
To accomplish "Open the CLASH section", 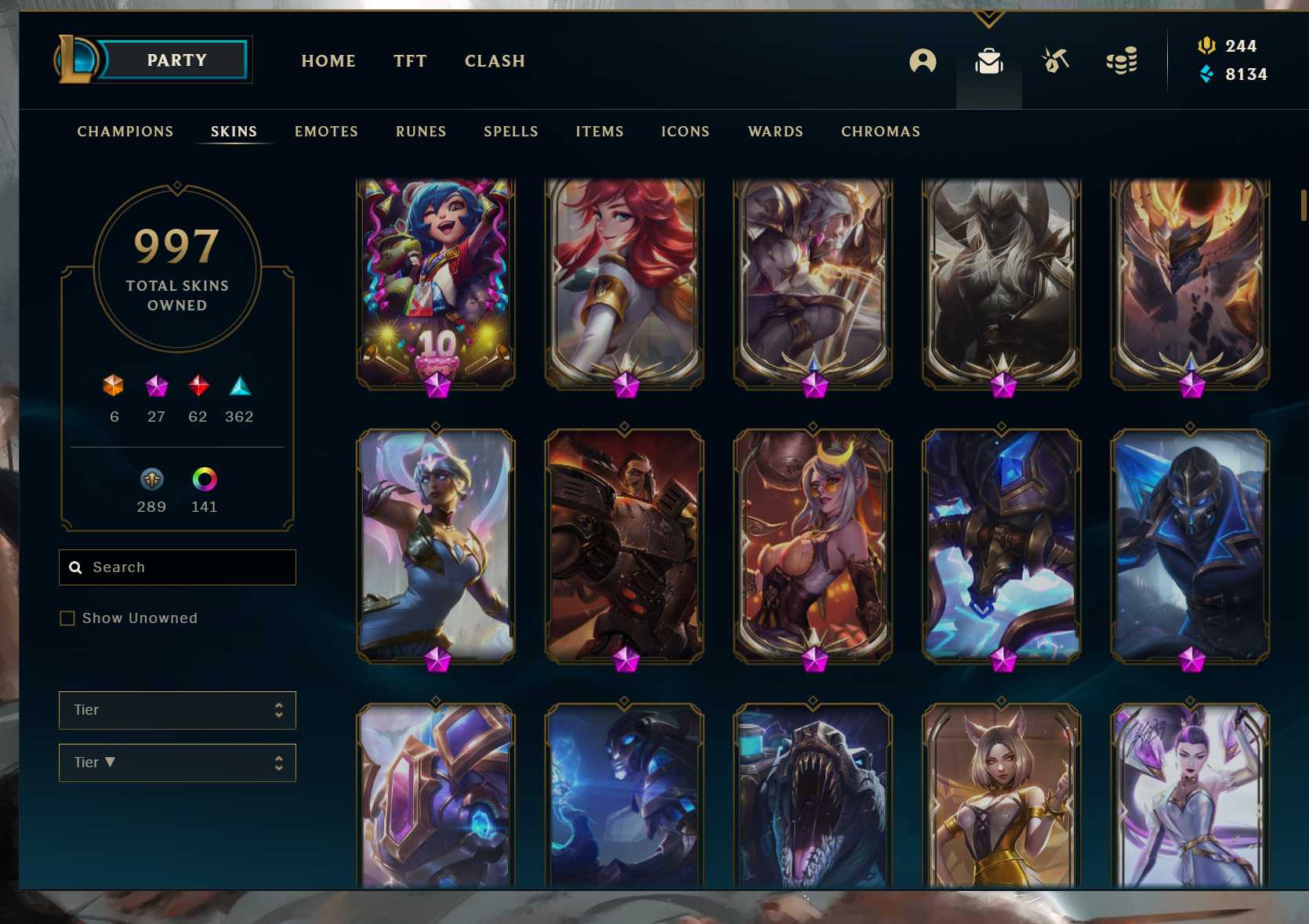I will pos(495,61).
